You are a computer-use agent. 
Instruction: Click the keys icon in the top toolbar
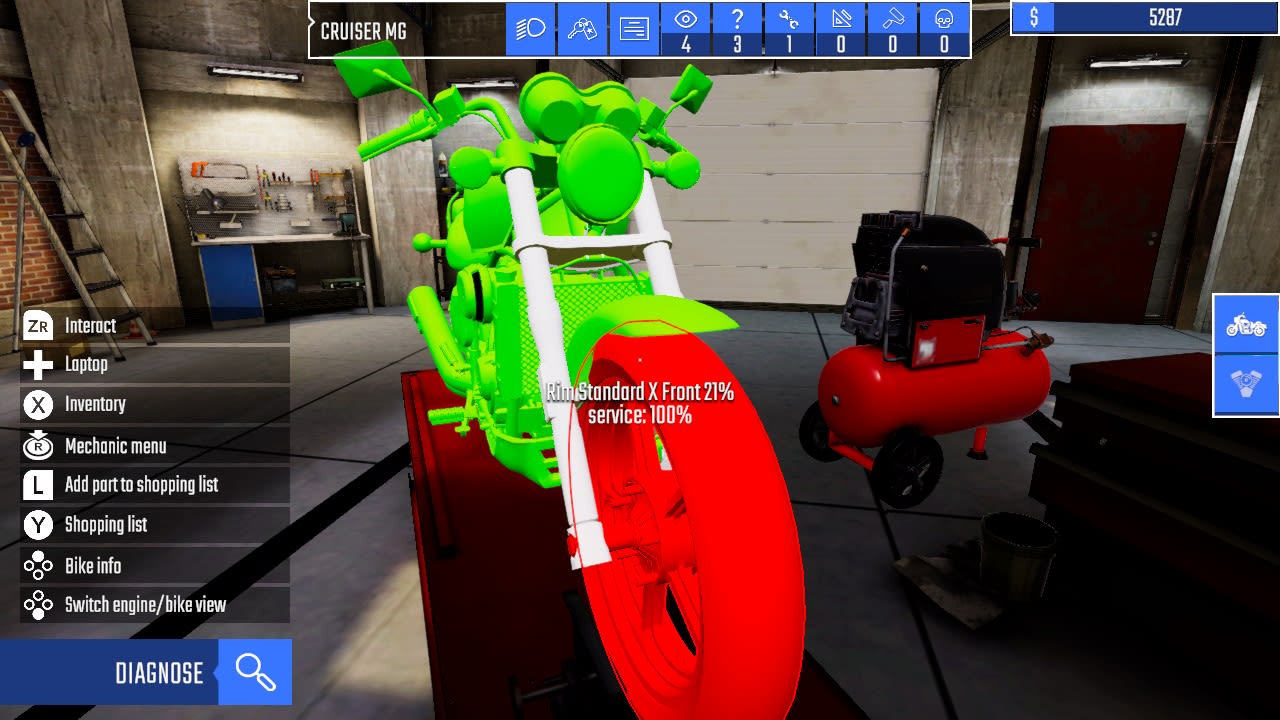[x=583, y=29]
